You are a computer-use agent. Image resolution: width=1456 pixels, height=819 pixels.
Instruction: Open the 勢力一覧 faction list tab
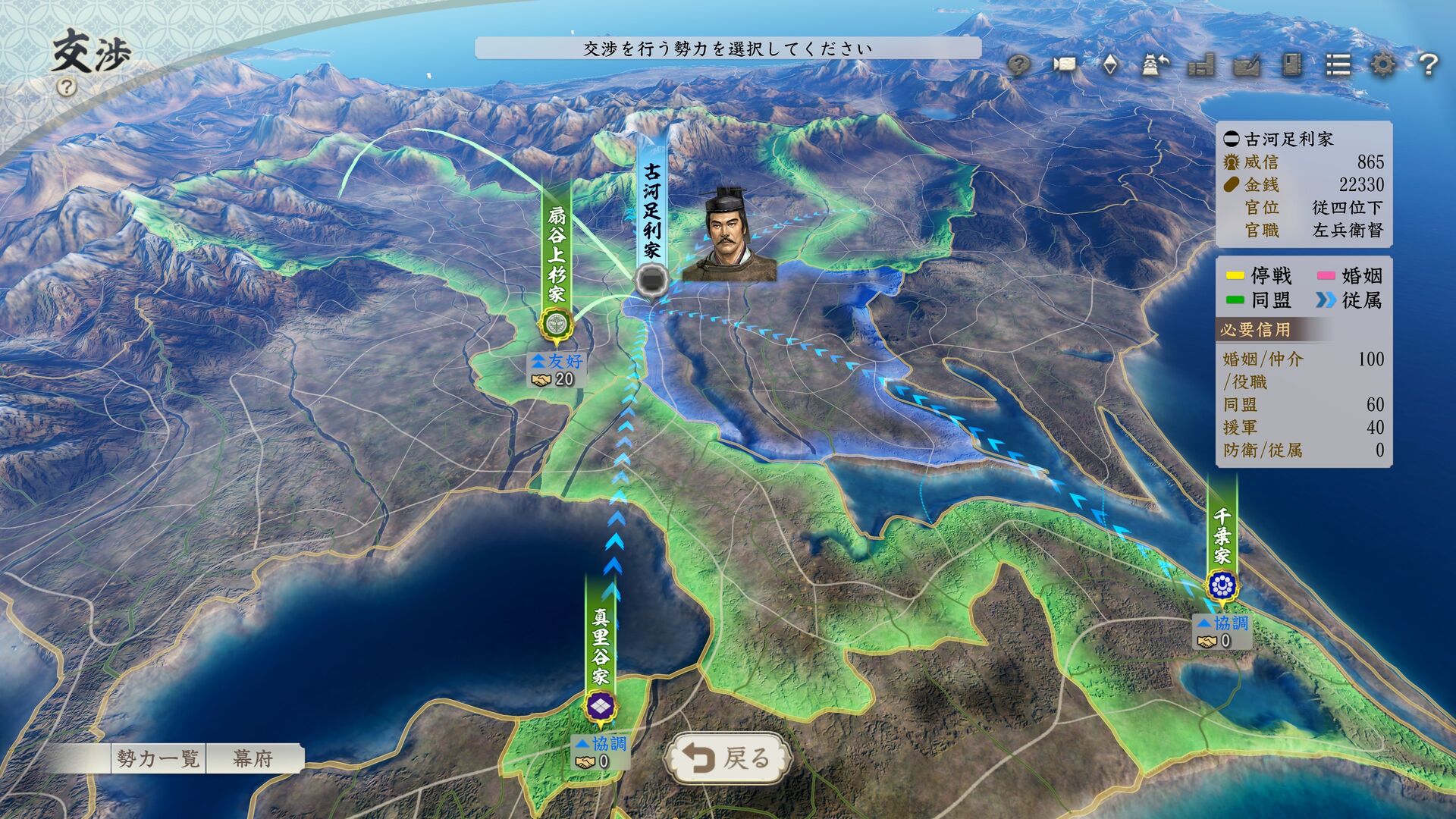tap(158, 758)
